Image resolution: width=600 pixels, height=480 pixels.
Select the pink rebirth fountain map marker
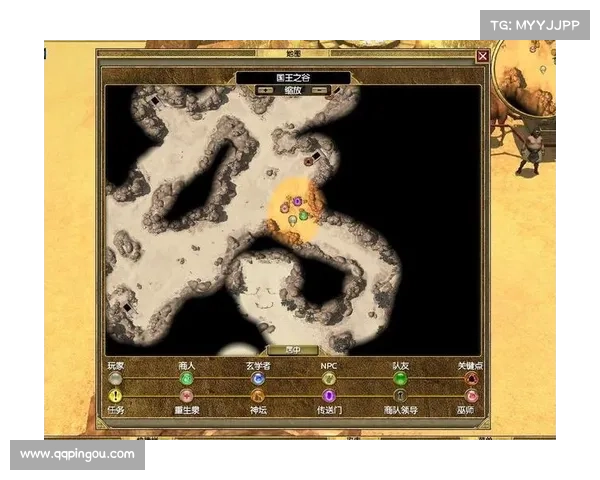pos(285,209)
